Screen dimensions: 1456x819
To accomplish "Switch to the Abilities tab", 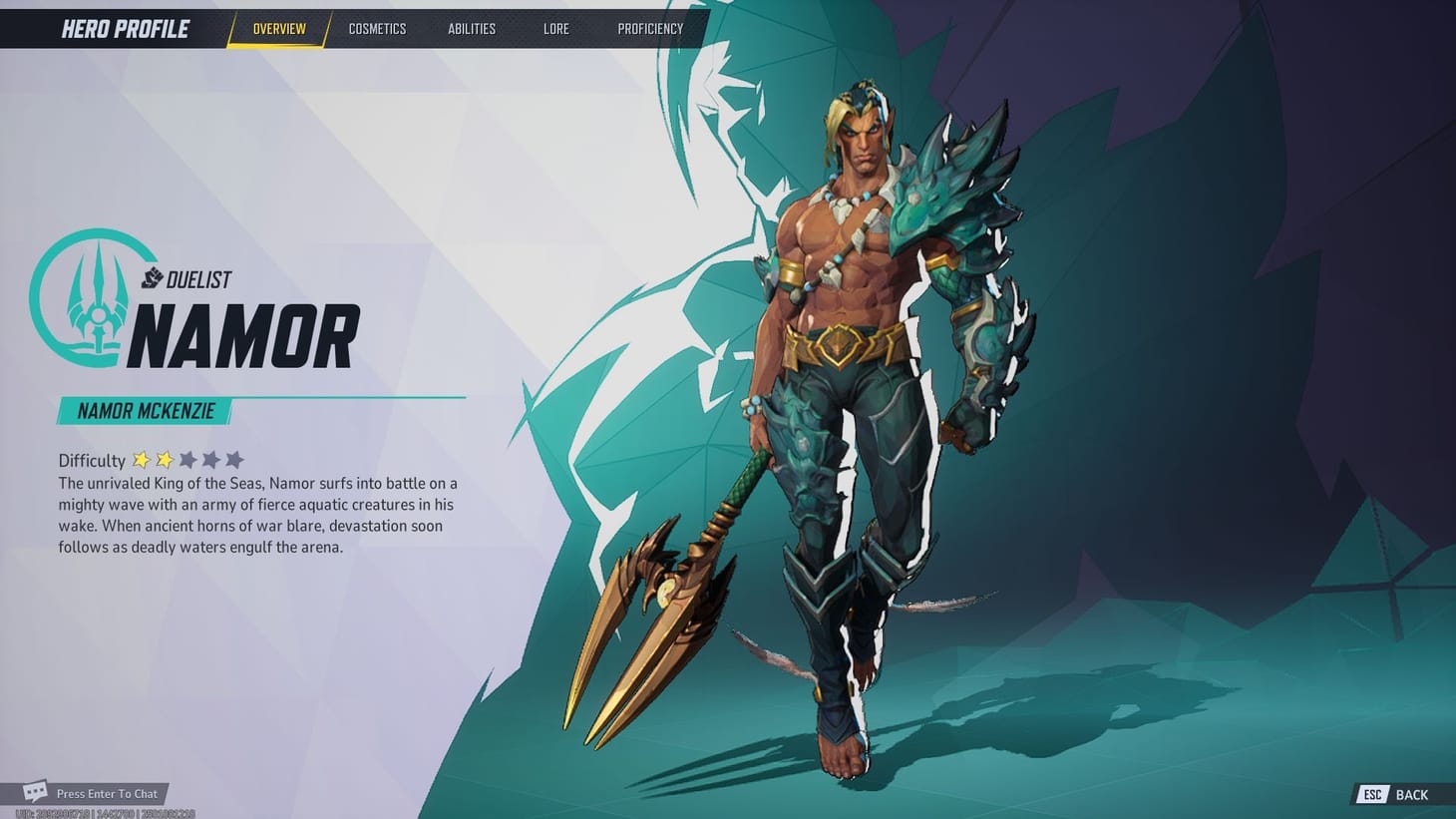I will click(x=471, y=29).
